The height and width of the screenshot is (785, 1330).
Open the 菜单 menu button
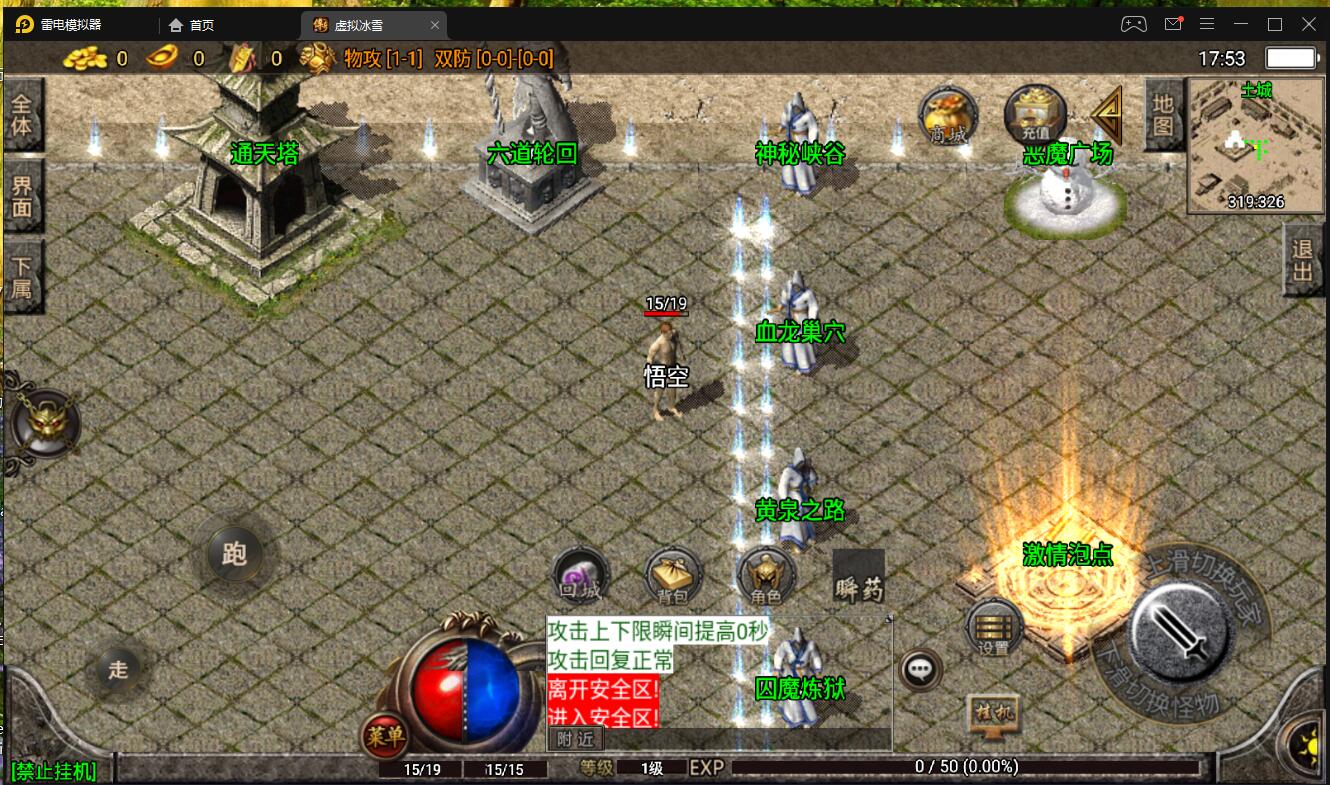(x=385, y=738)
